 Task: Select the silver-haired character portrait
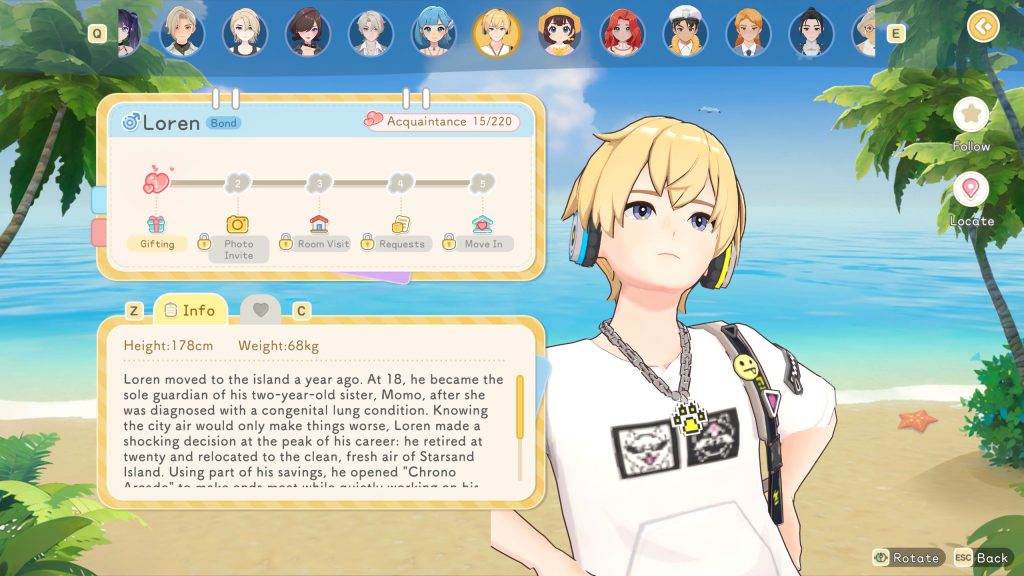371,32
